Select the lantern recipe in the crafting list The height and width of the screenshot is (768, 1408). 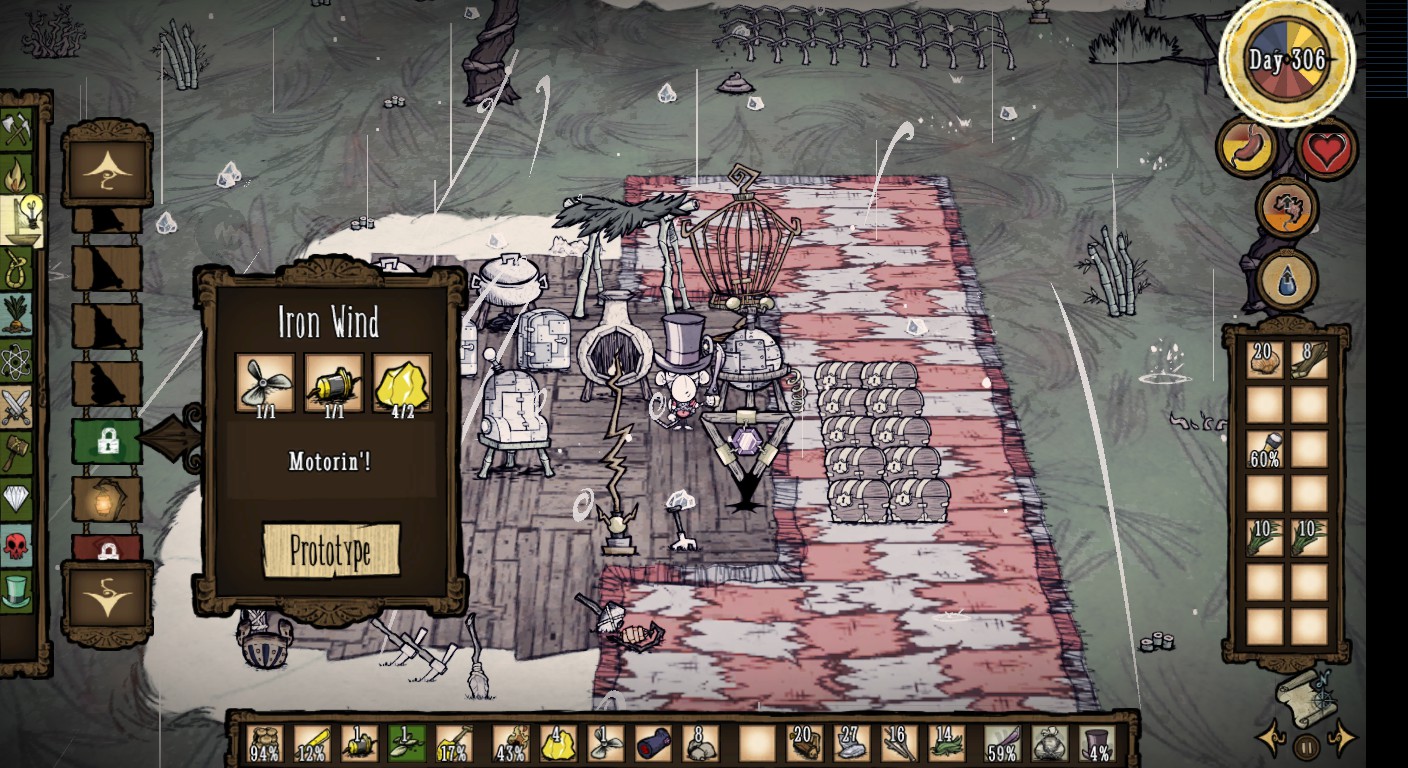pos(107,499)
